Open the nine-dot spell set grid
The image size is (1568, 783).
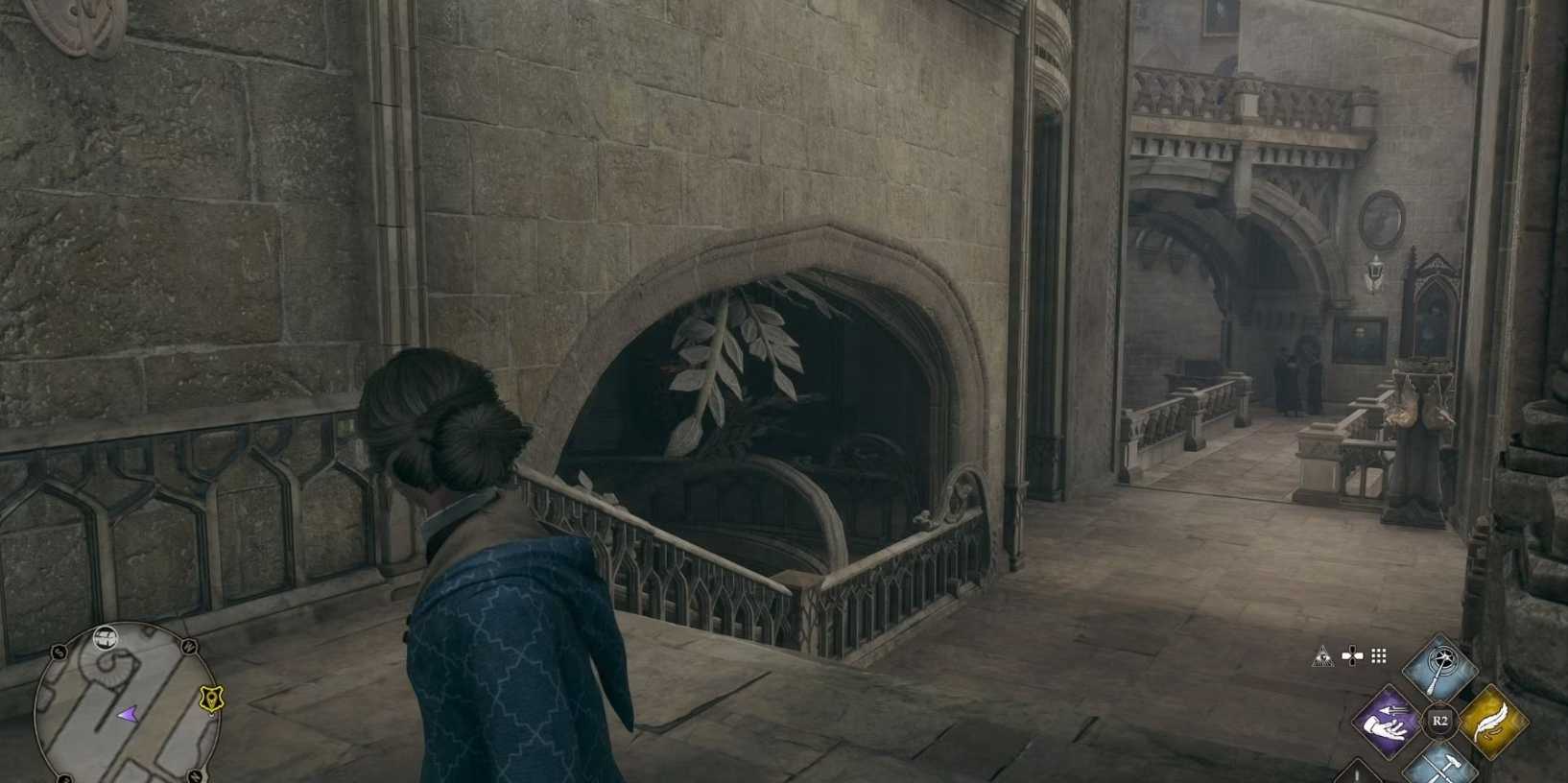click(1379, 656)
